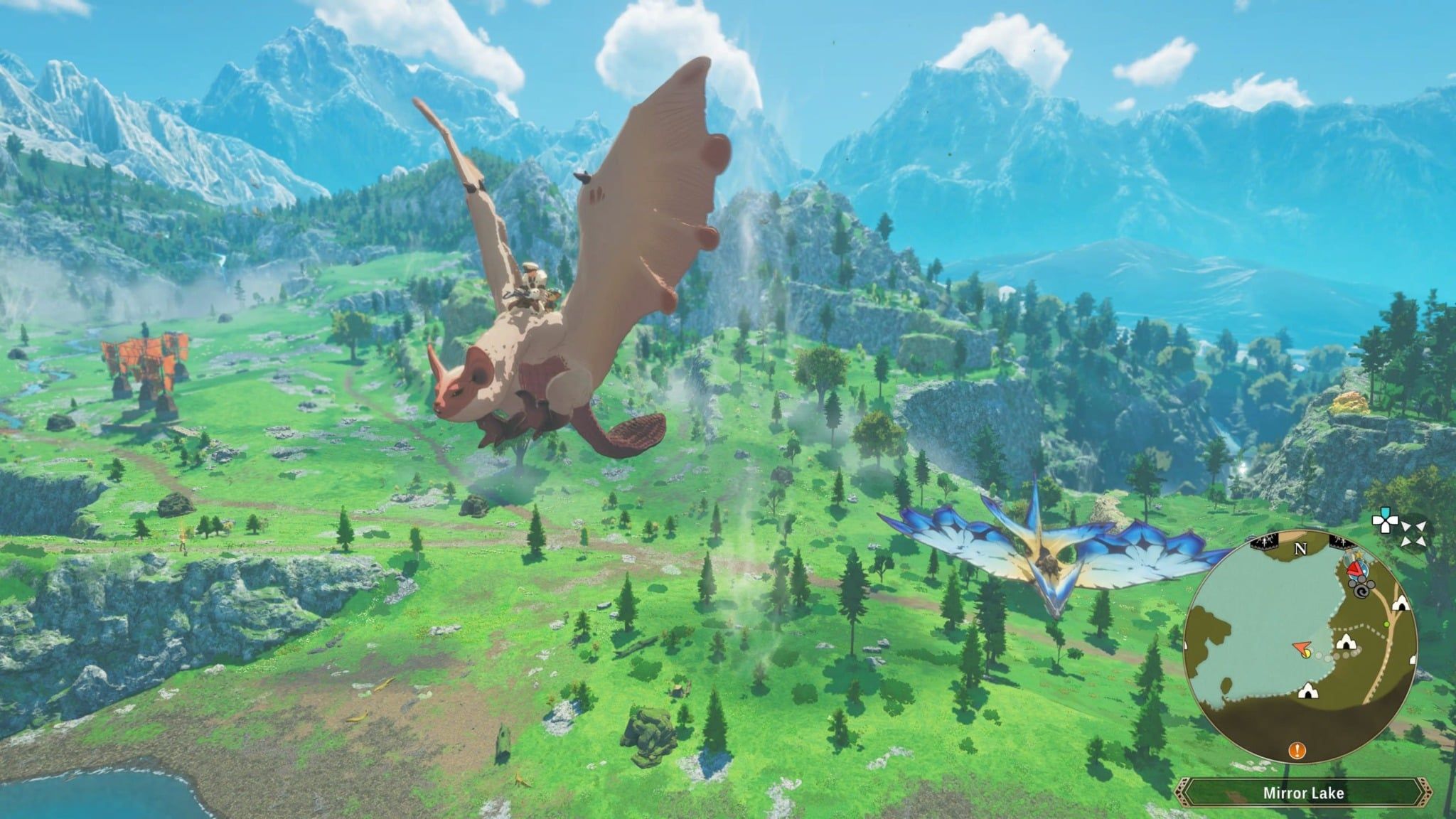Viewport: 1456px width, 819px height.
Task: Click the green dot waypoint on the minimap
Action: pyautogui.click(x=1386, y=624)
